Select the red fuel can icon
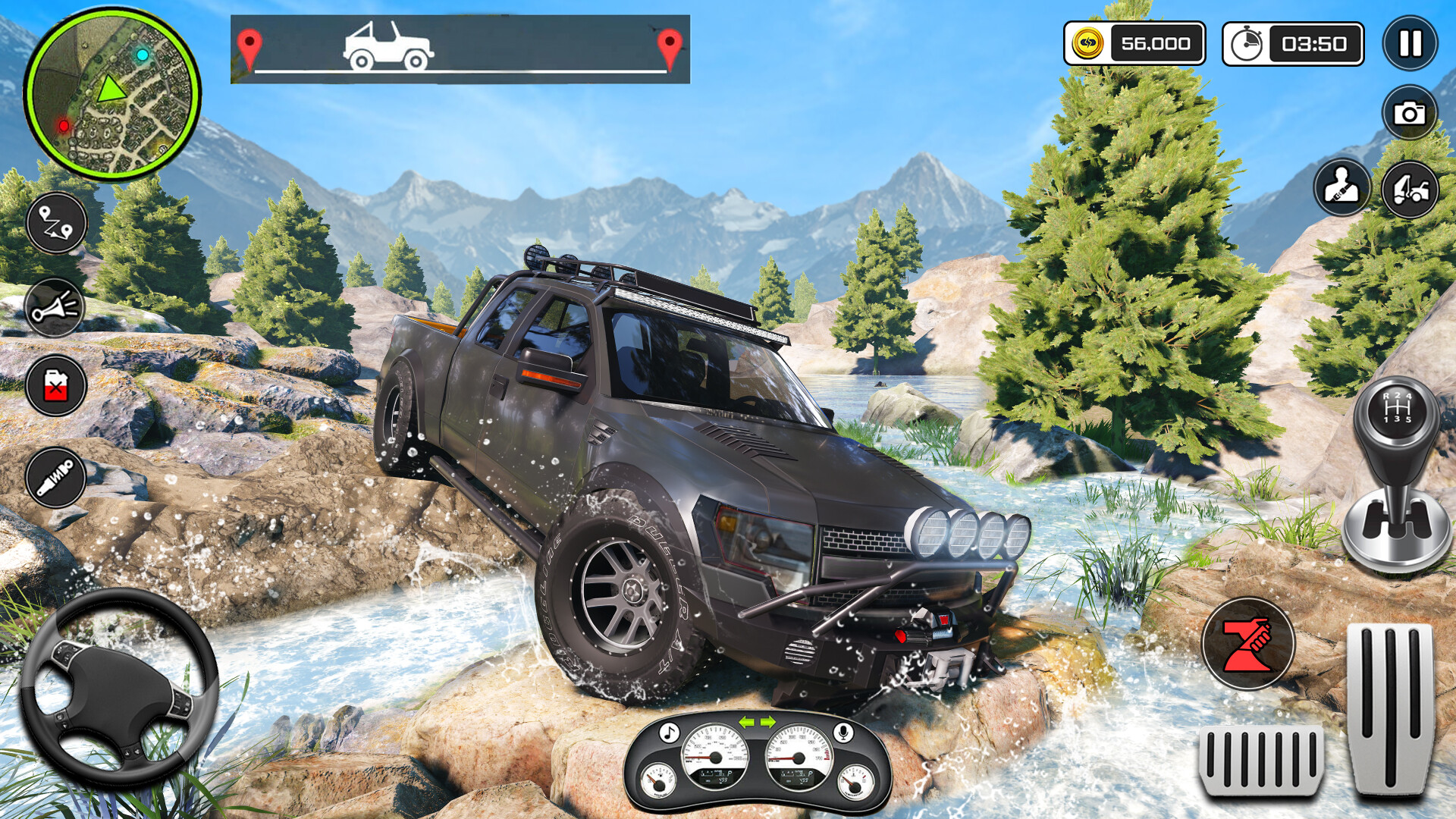 [56, 386]
